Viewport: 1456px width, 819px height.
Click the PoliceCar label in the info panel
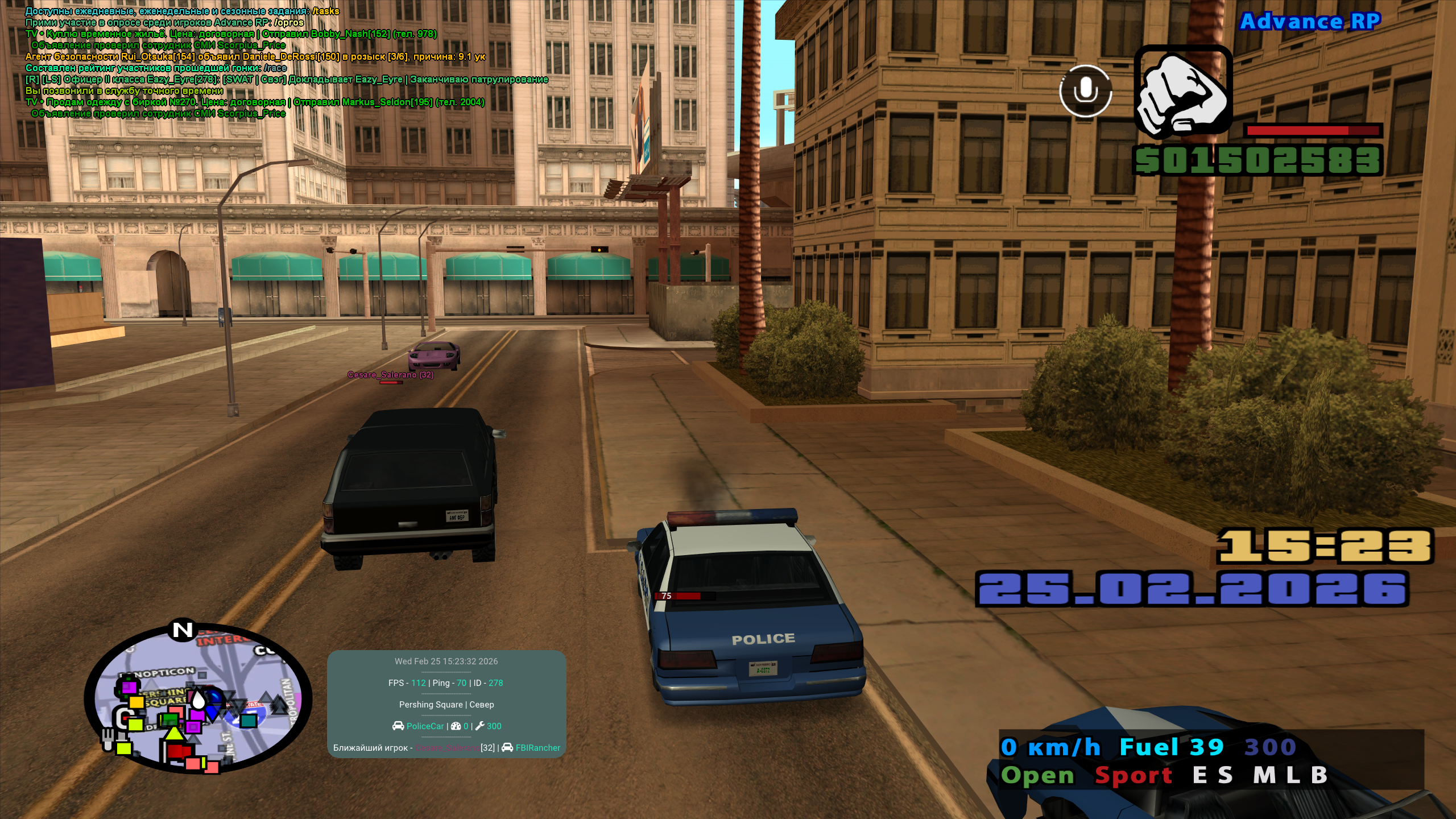point(424,726)
